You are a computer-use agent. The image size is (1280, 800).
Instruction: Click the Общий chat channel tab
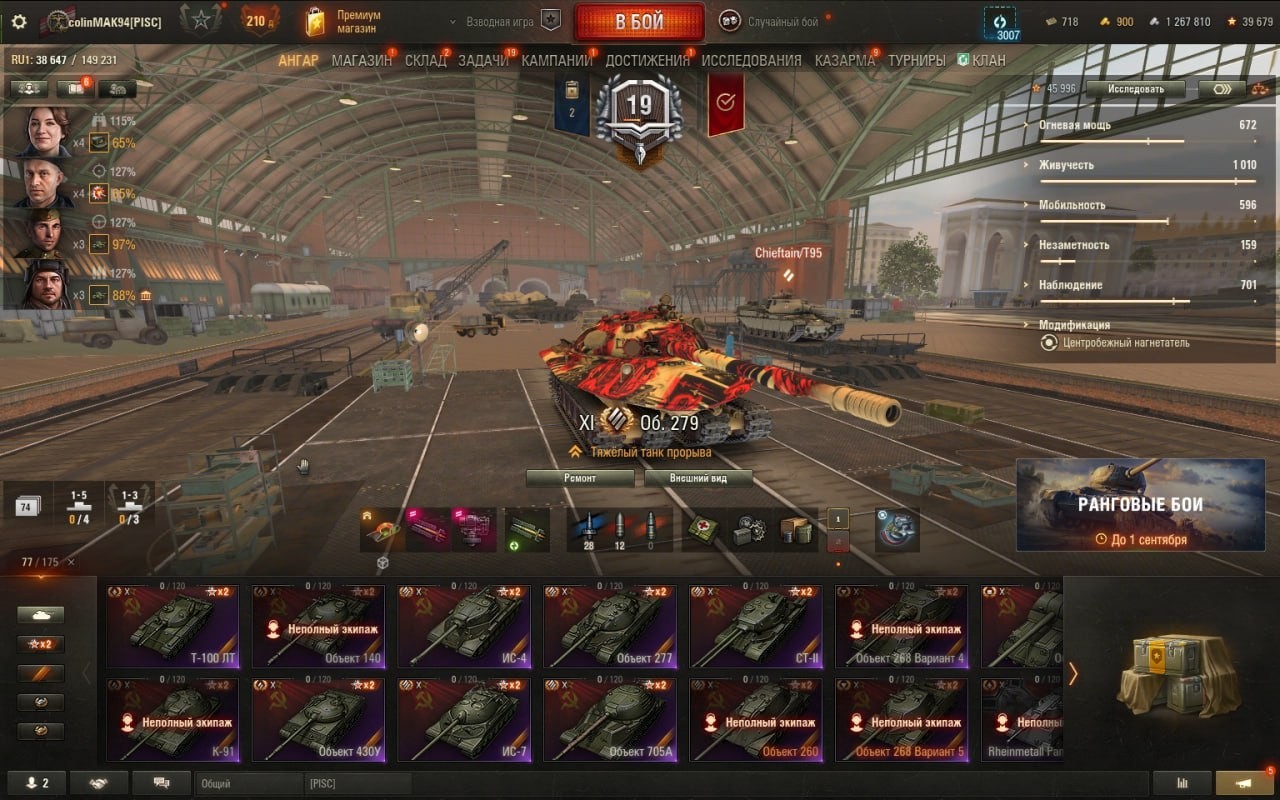(248, 784)
